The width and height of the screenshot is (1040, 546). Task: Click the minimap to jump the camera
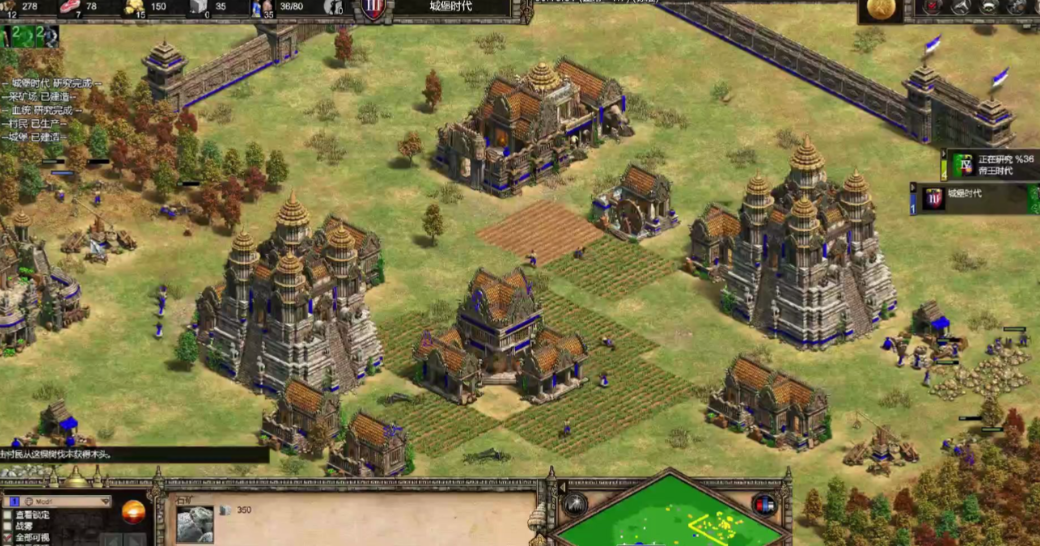[x=668, y=518]
